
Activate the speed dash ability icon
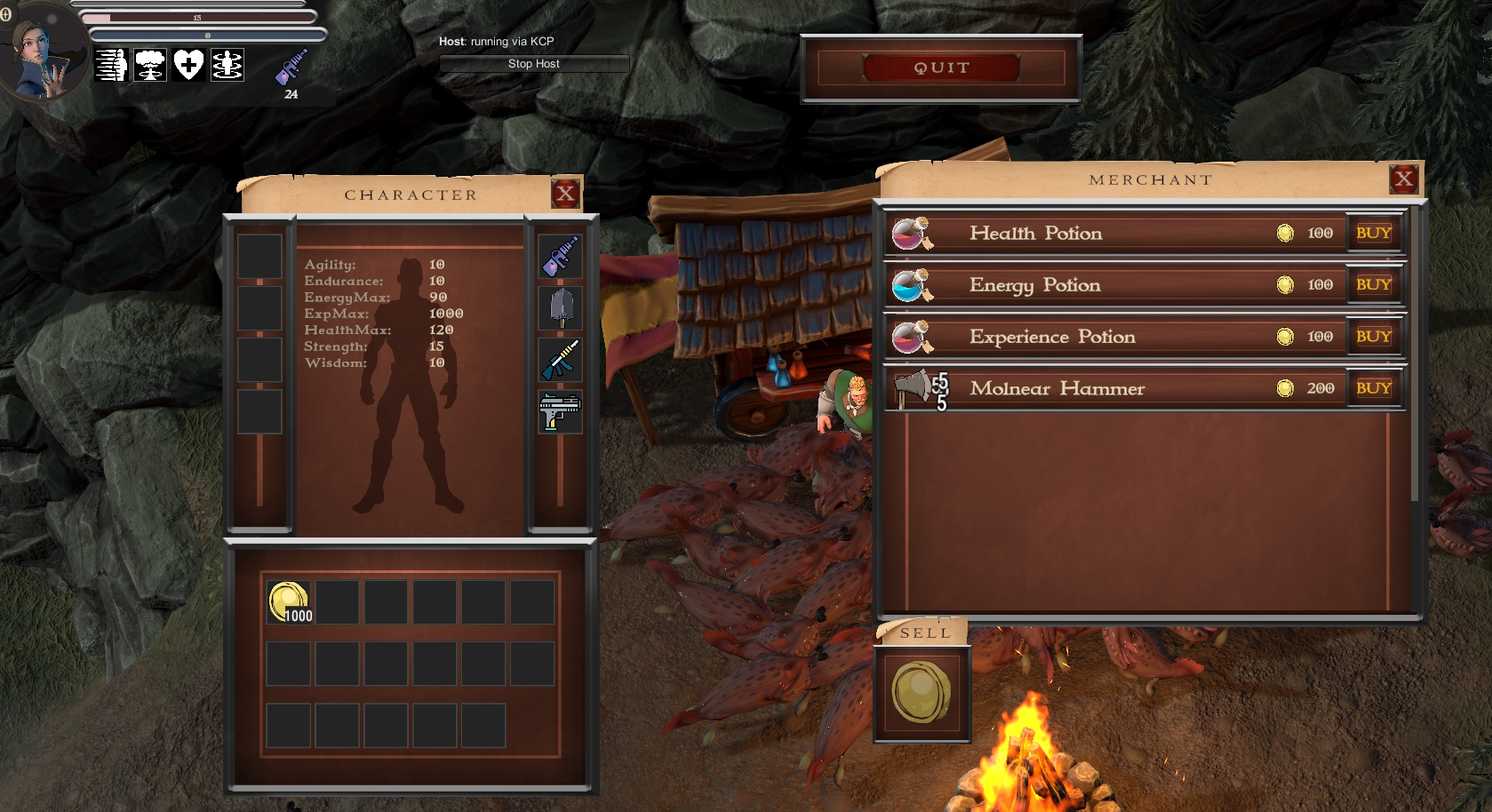[112, 65]
